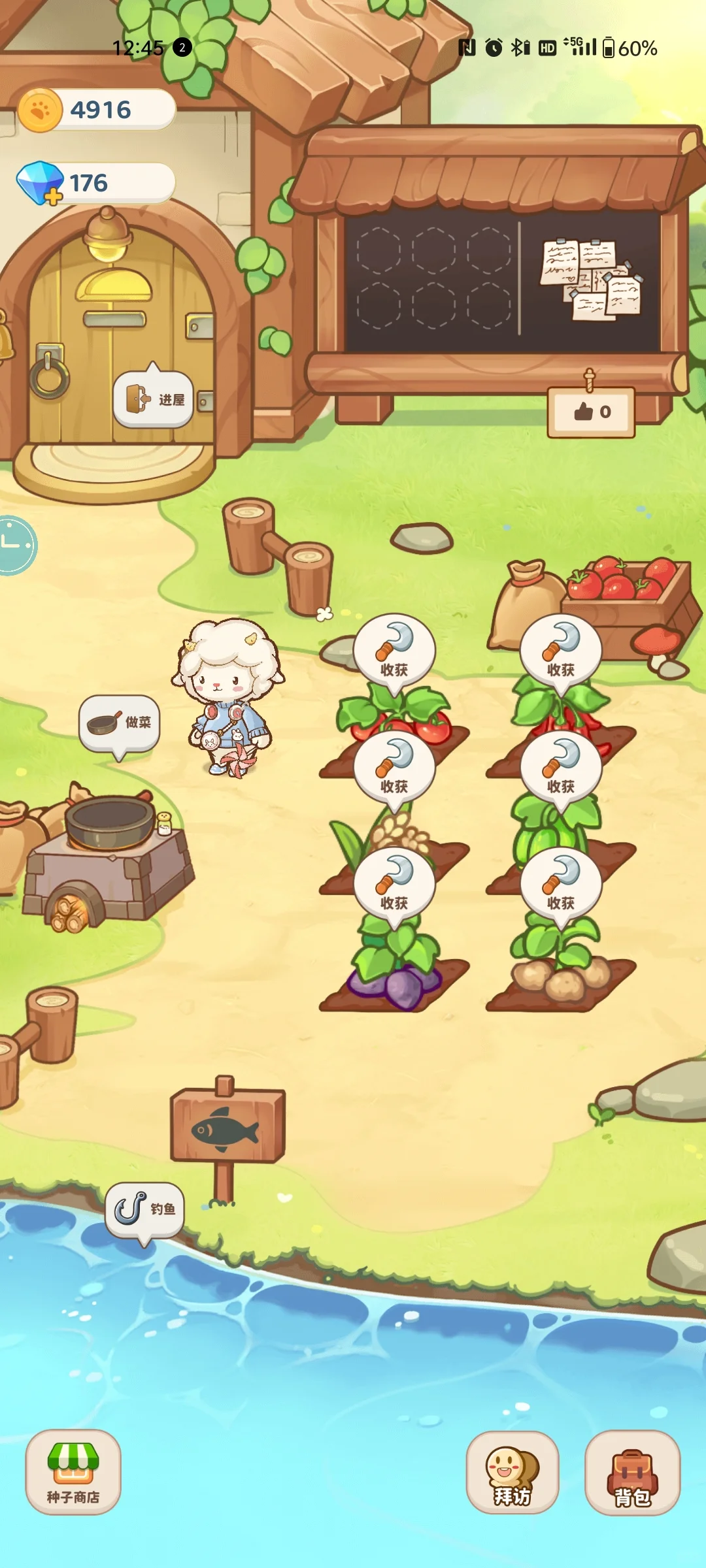Image resolution: width=706 pixels, height=1568 pixels.
Task: Harvest the purple eggplant crop
Action: (394, 885)
